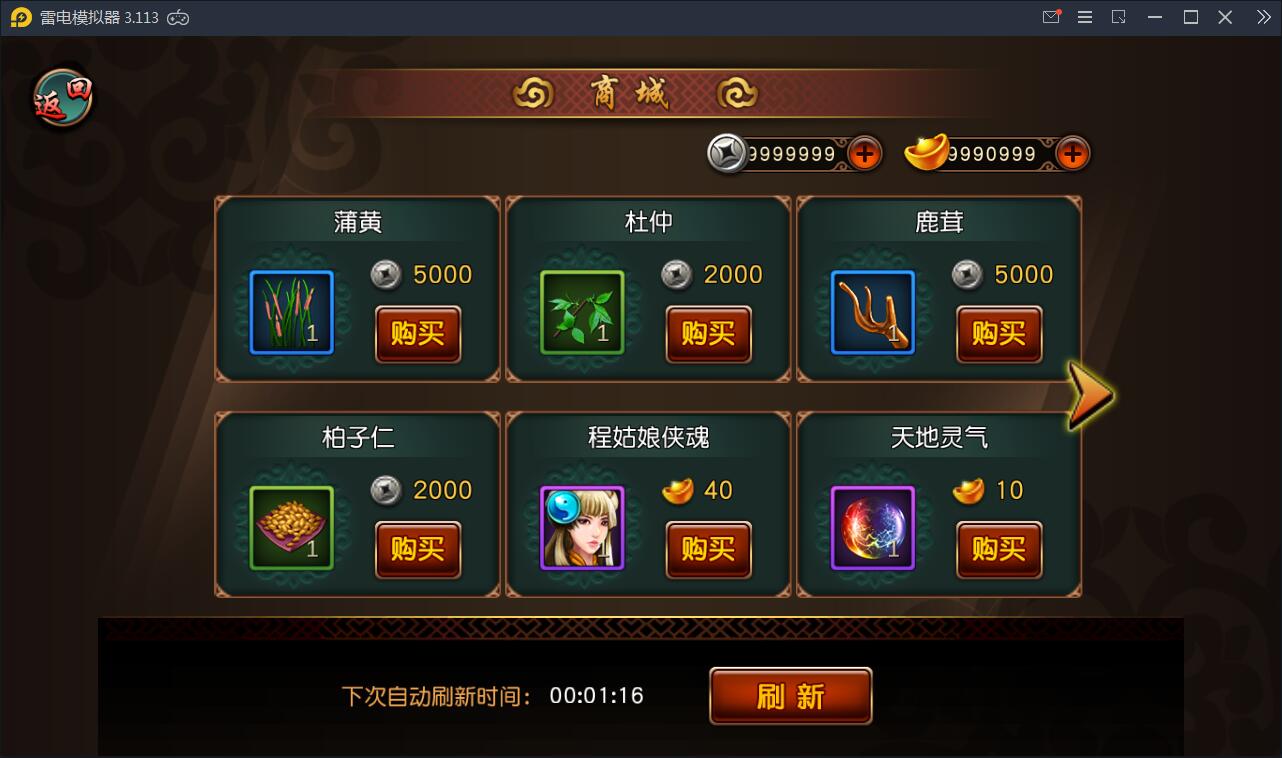Select the 蒲黄 plant item icon

pyautogui.click(x=291, y=313)
